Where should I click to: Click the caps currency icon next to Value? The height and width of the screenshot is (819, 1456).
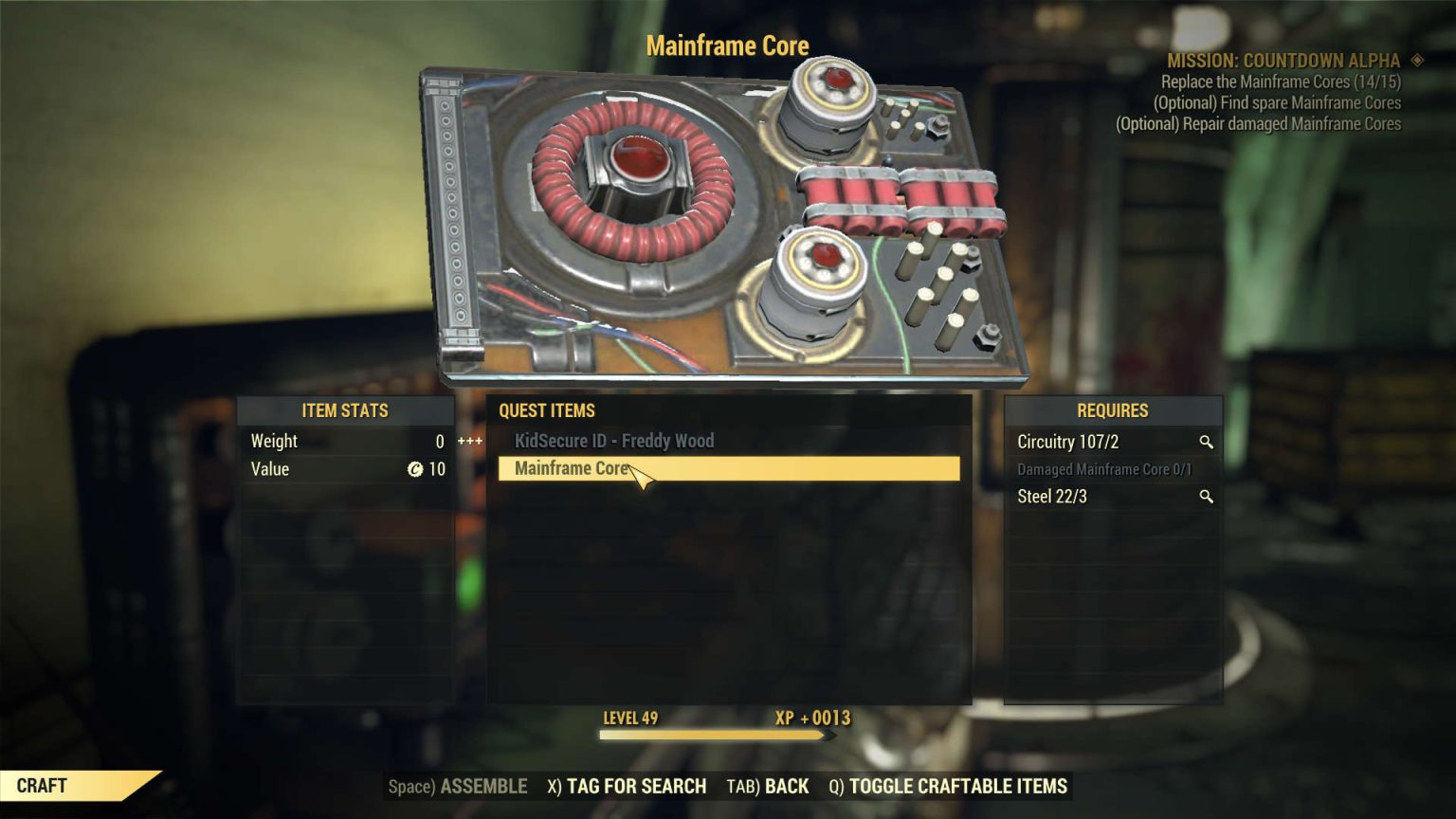pos(414,469)
